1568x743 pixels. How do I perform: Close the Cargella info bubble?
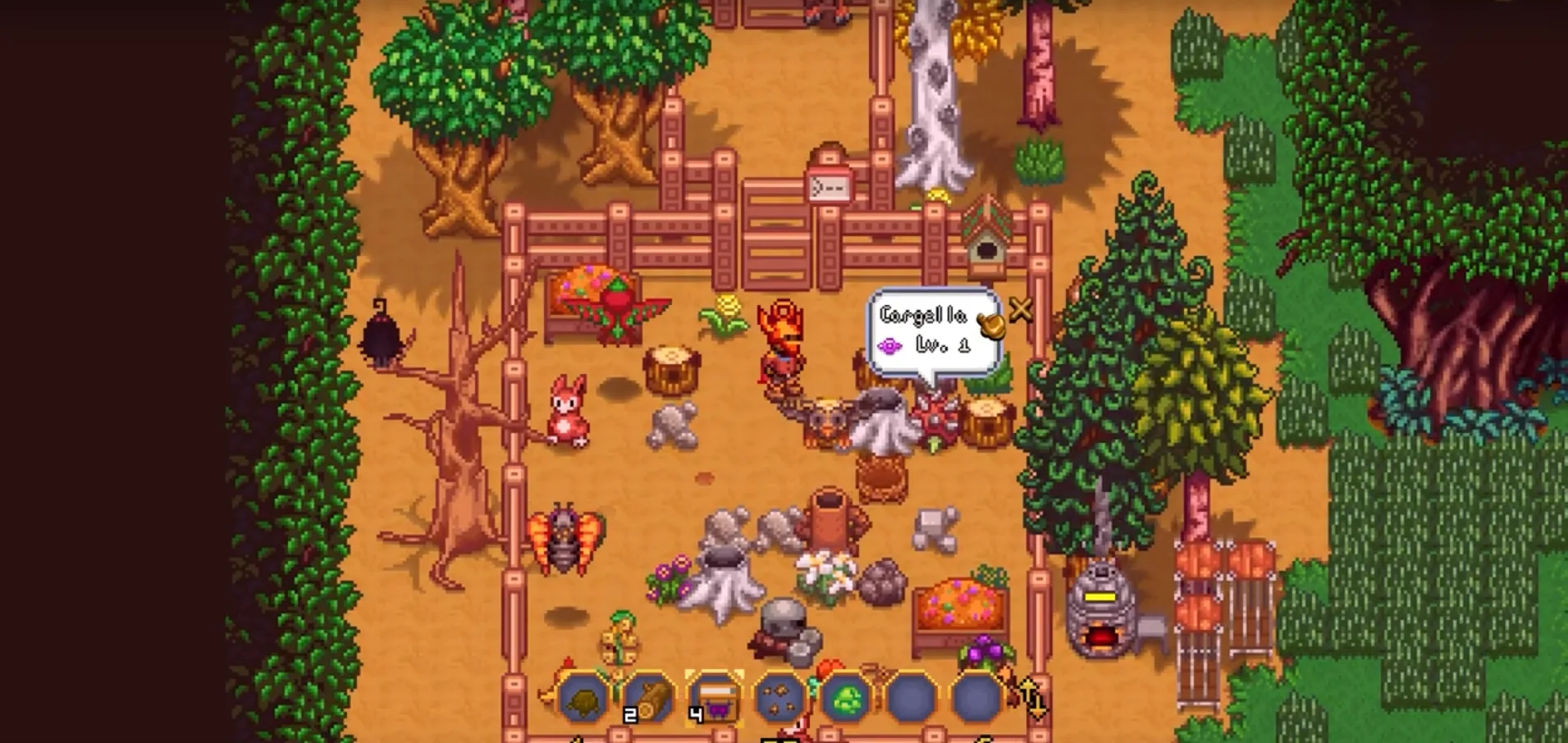coord(1022,310)
